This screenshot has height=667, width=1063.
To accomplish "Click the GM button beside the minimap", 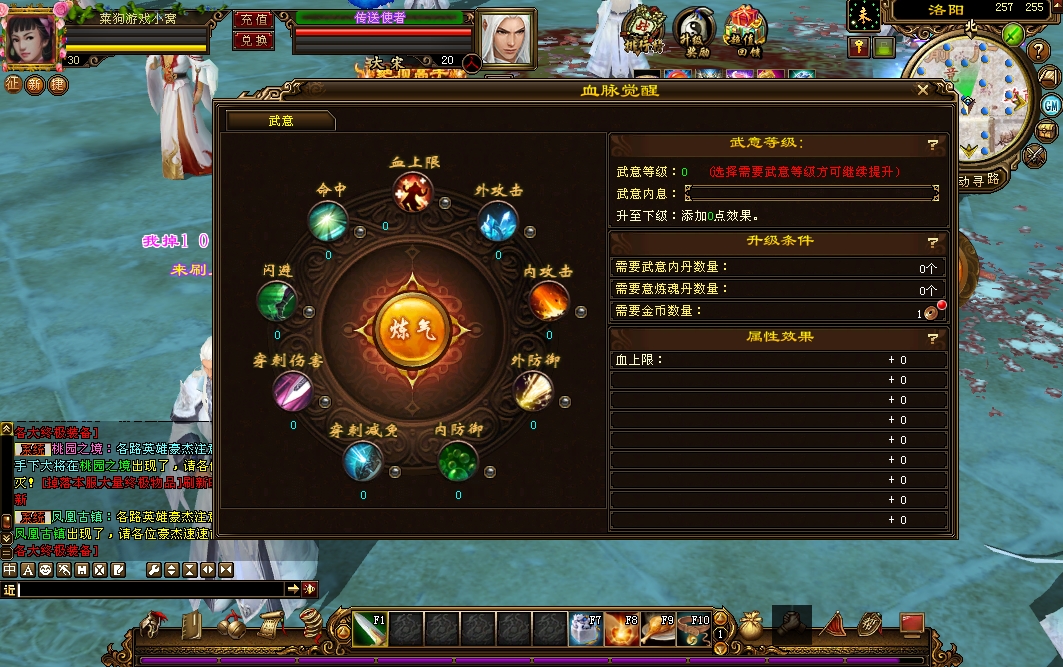I will click(1051, 105).
